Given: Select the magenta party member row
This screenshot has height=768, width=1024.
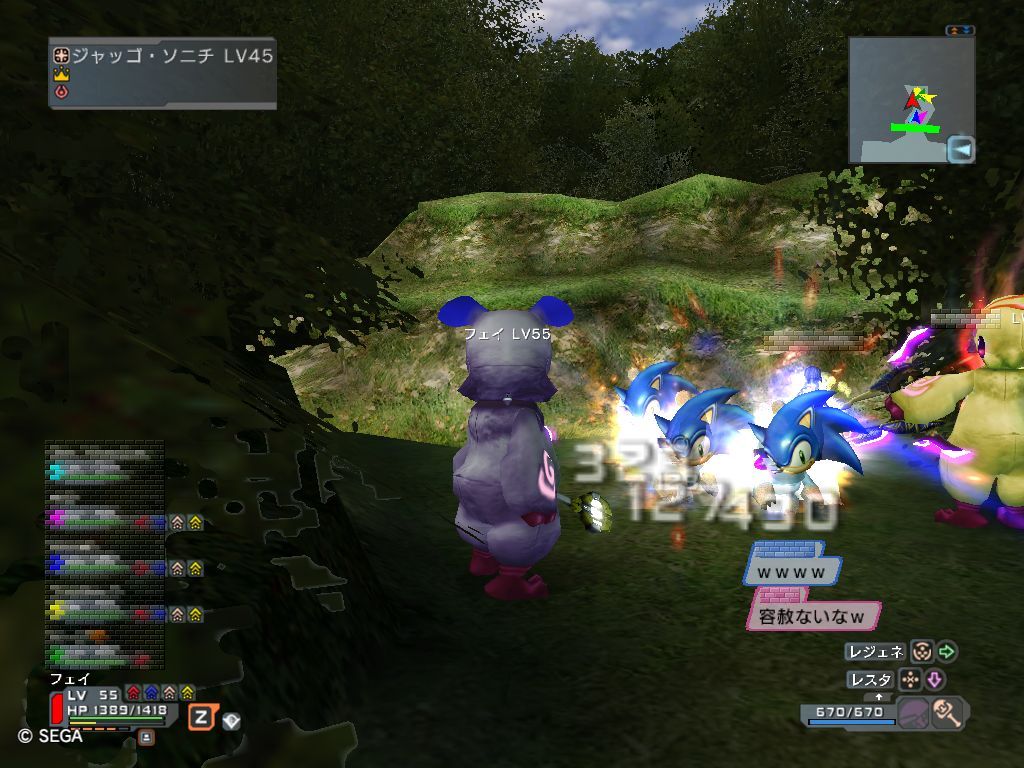Looking at the screenshot, I should [104, 520].
